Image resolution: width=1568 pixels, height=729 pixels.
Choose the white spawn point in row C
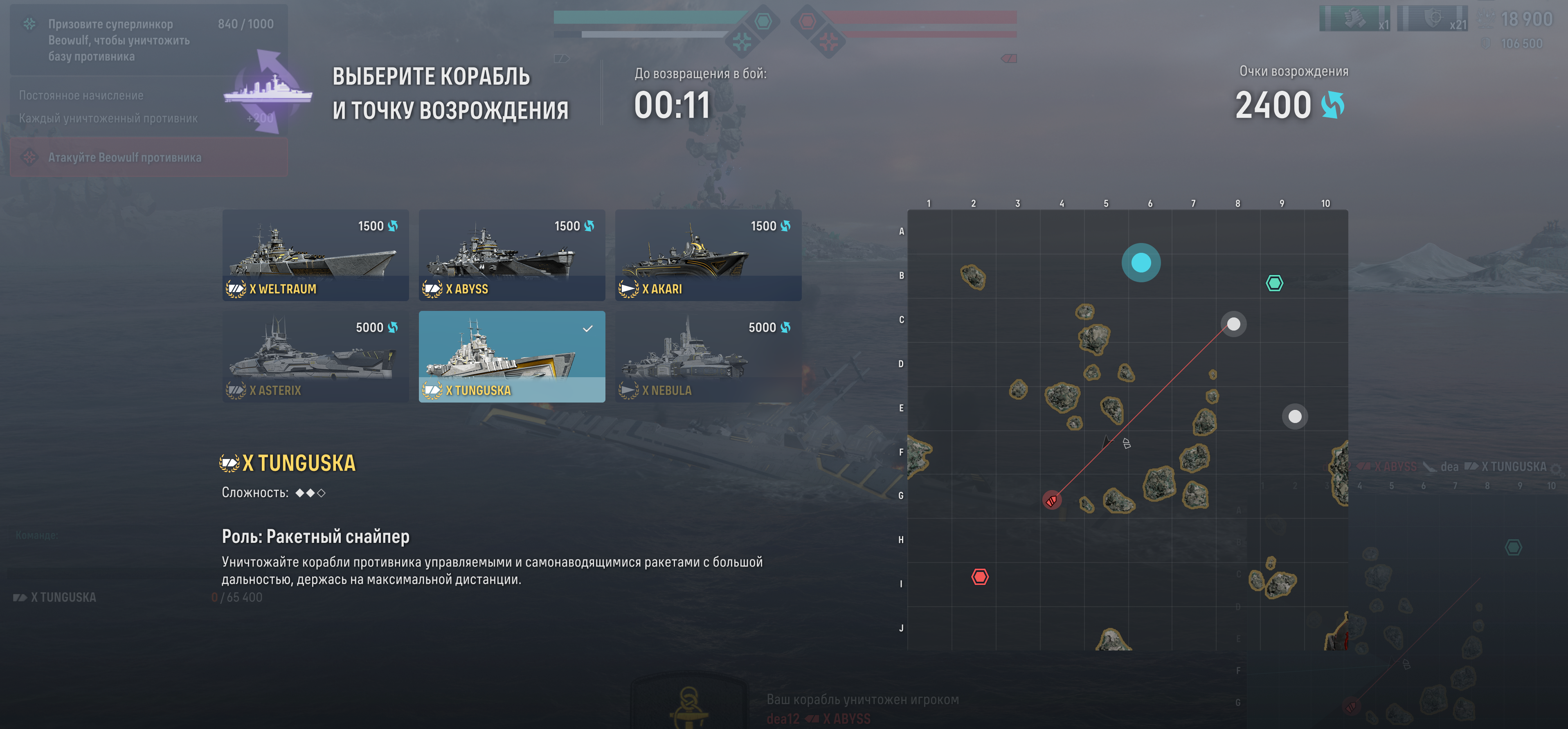[x=1233, y=324]
